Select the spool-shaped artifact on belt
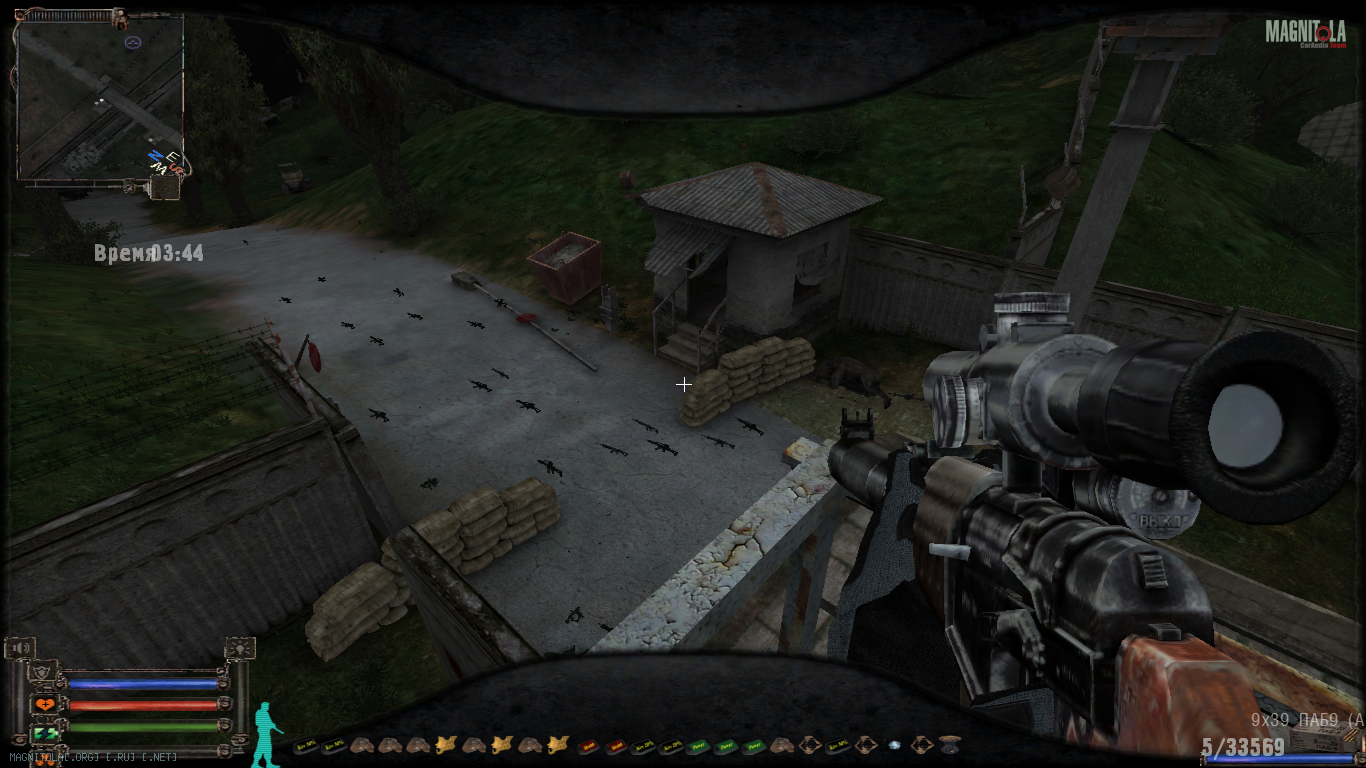This screenshot has height=768, width=1366. point(950,745)
